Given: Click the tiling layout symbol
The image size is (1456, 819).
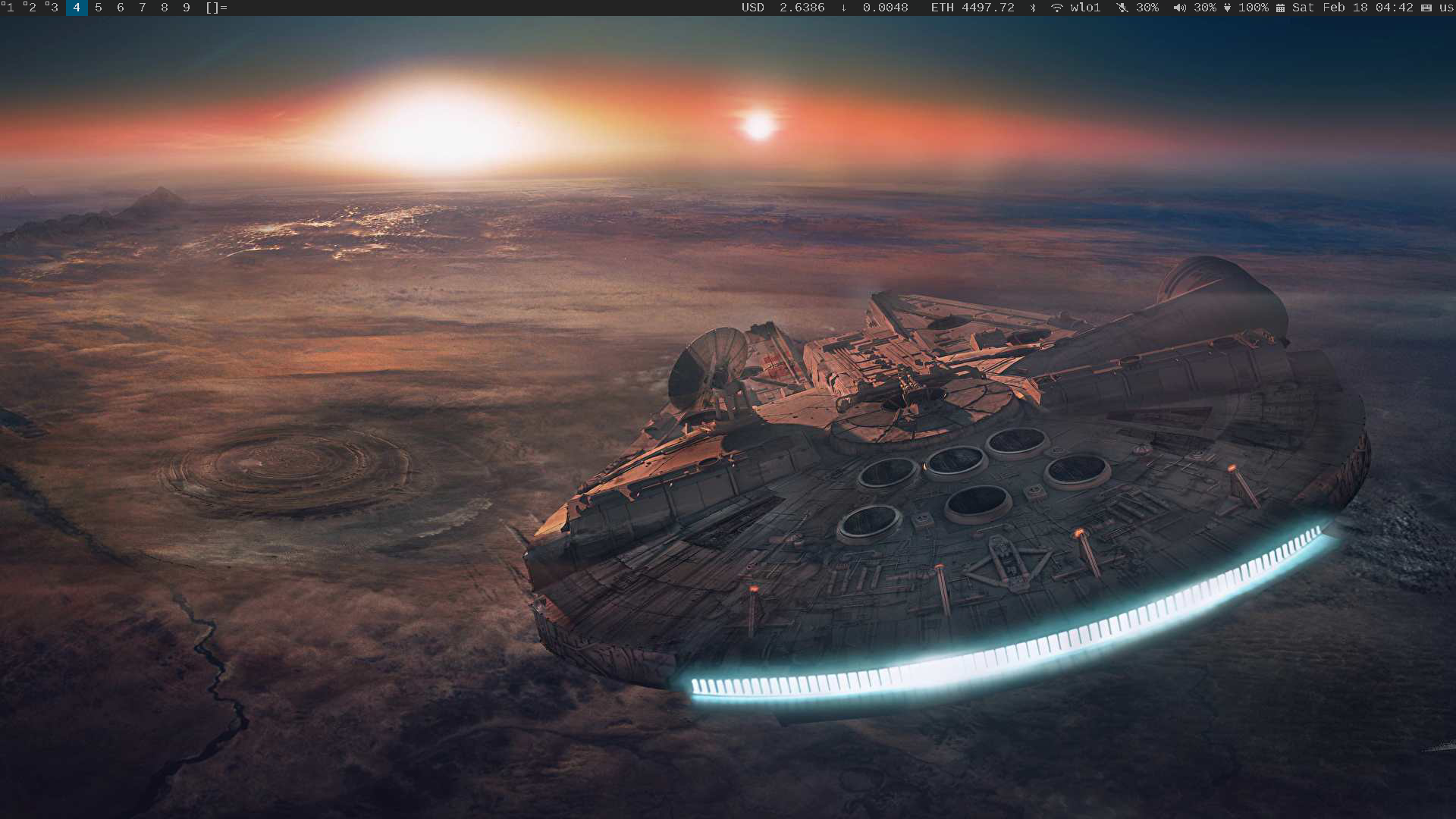Looking at the screenshot, I should (x=216, y=8).
